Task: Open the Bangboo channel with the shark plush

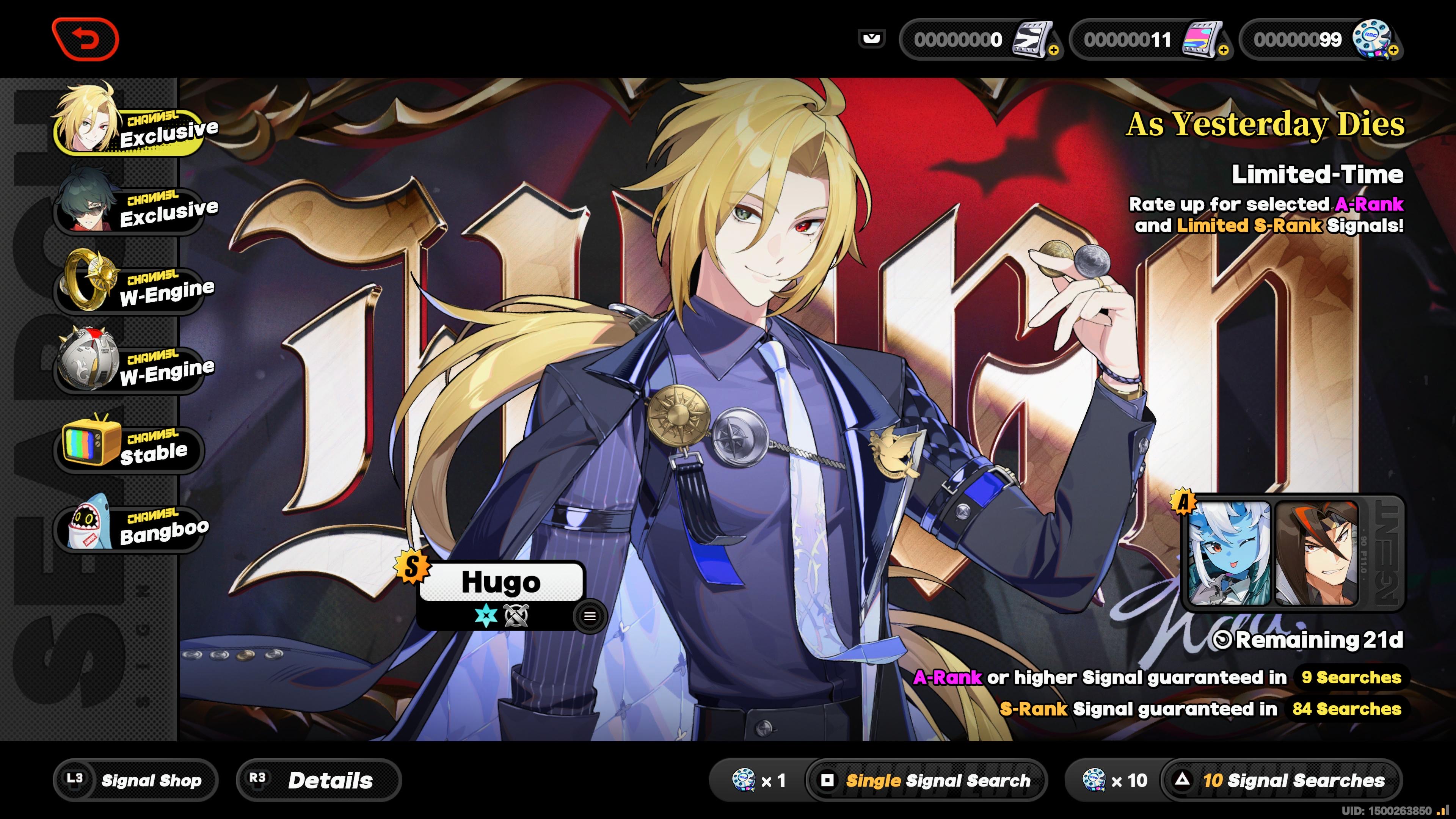Action: point(127,529)
